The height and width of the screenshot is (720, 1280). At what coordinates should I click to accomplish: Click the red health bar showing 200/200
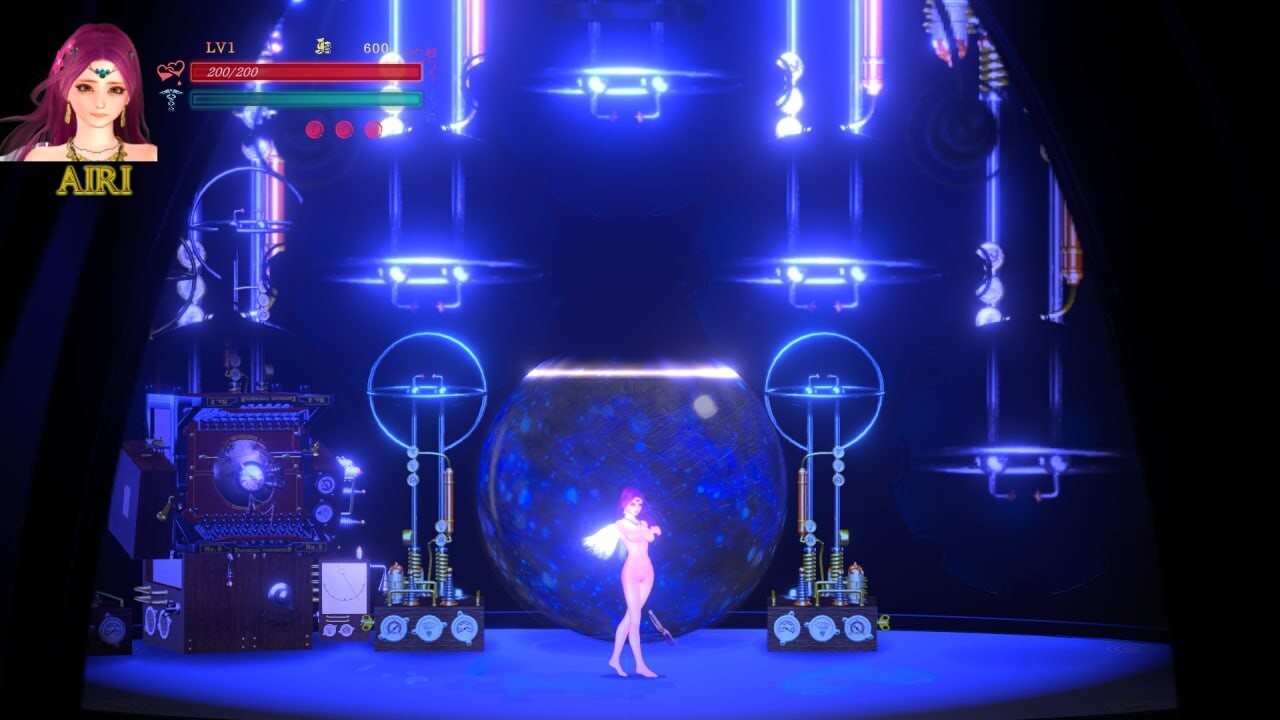pyautogui.click(x=305, y=73)
